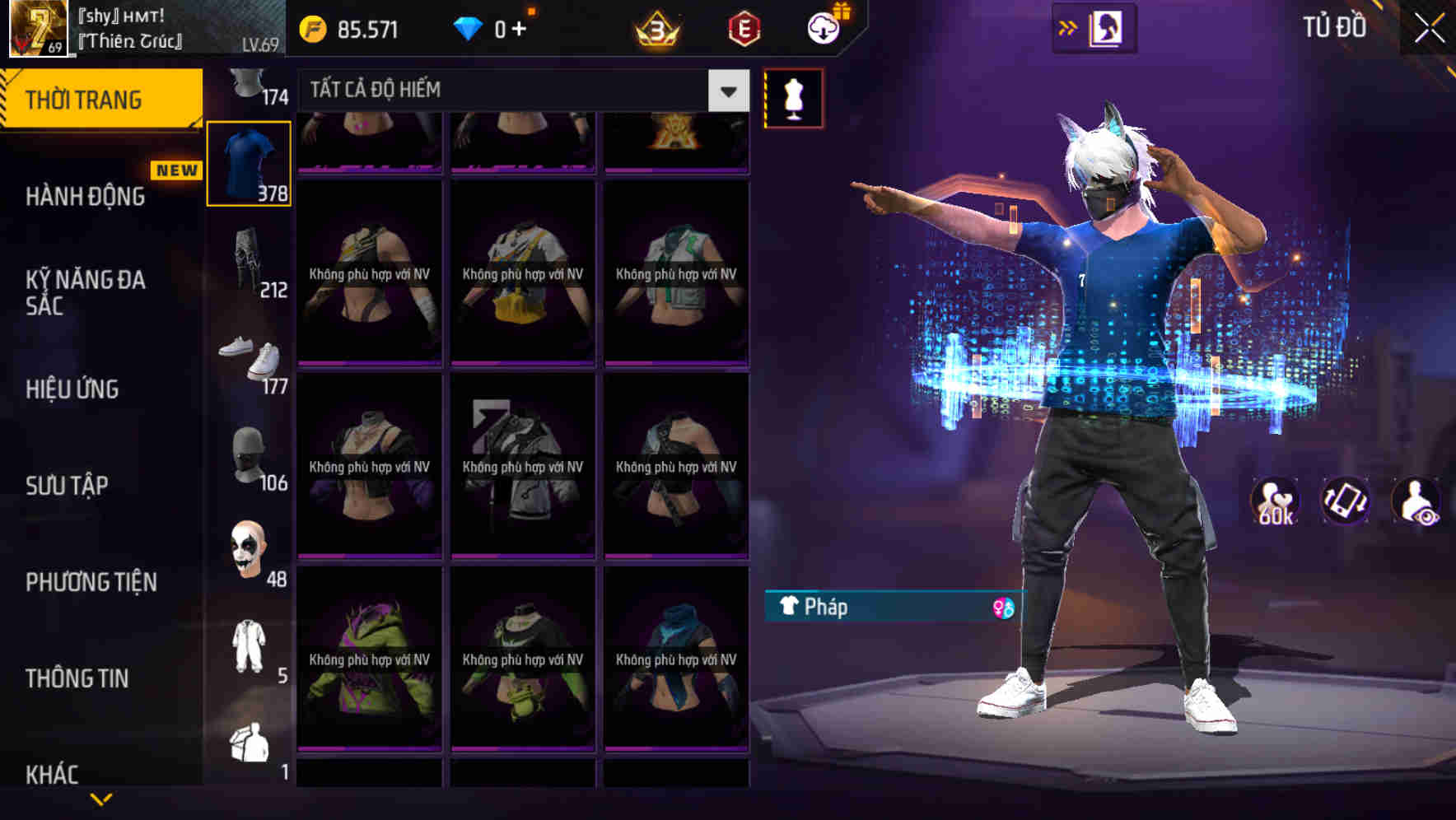Open the SƯU TẬP menu item
This screenshot has width=1456, height=820.
pyautogui.click(x=70, y=486)
